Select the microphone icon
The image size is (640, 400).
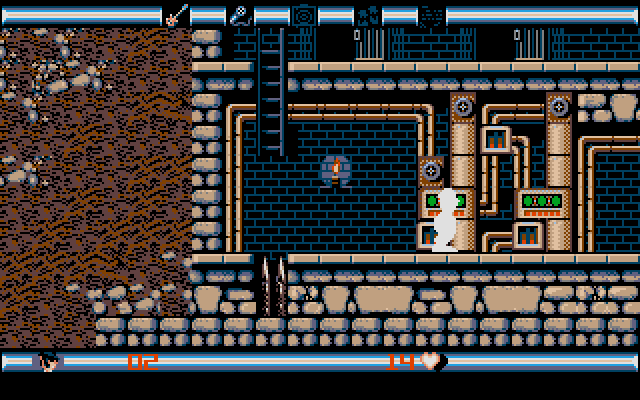pos(240,15)
